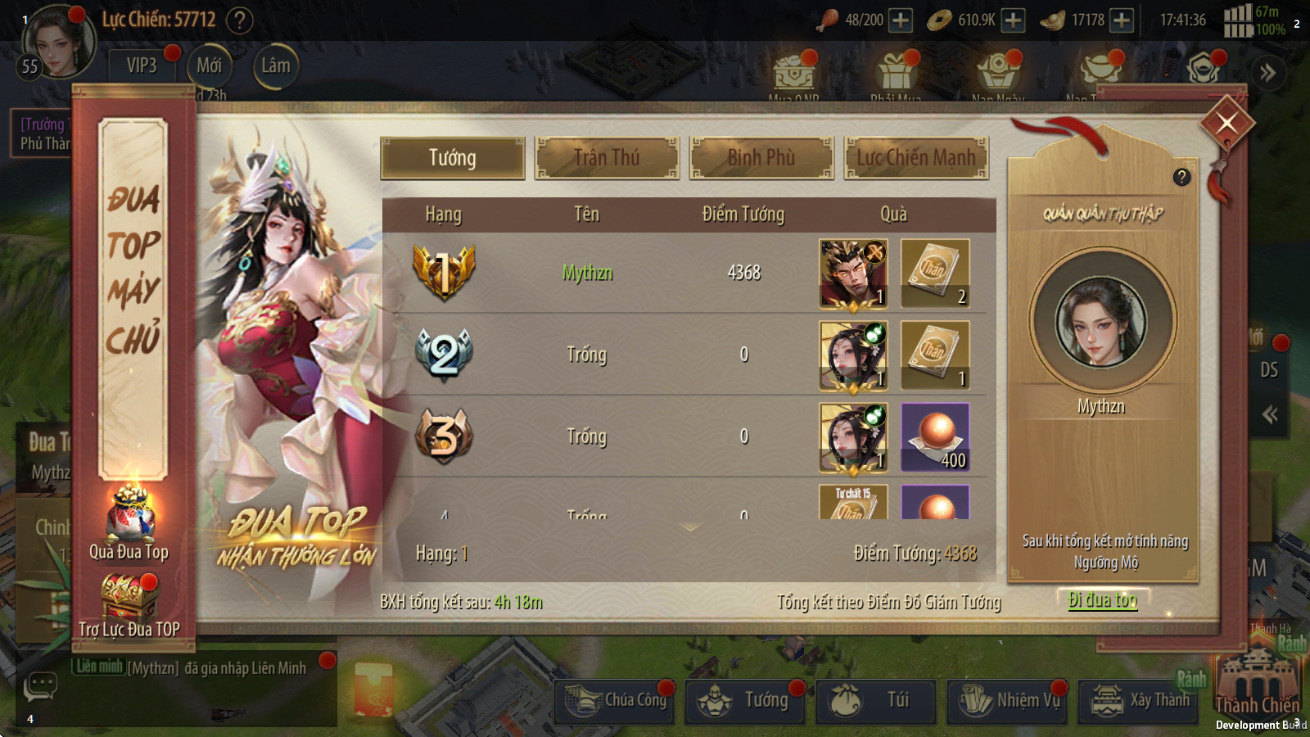Open the Xây Thành build menu
Screen dimensions: 1310x737
coord(1137,701)
